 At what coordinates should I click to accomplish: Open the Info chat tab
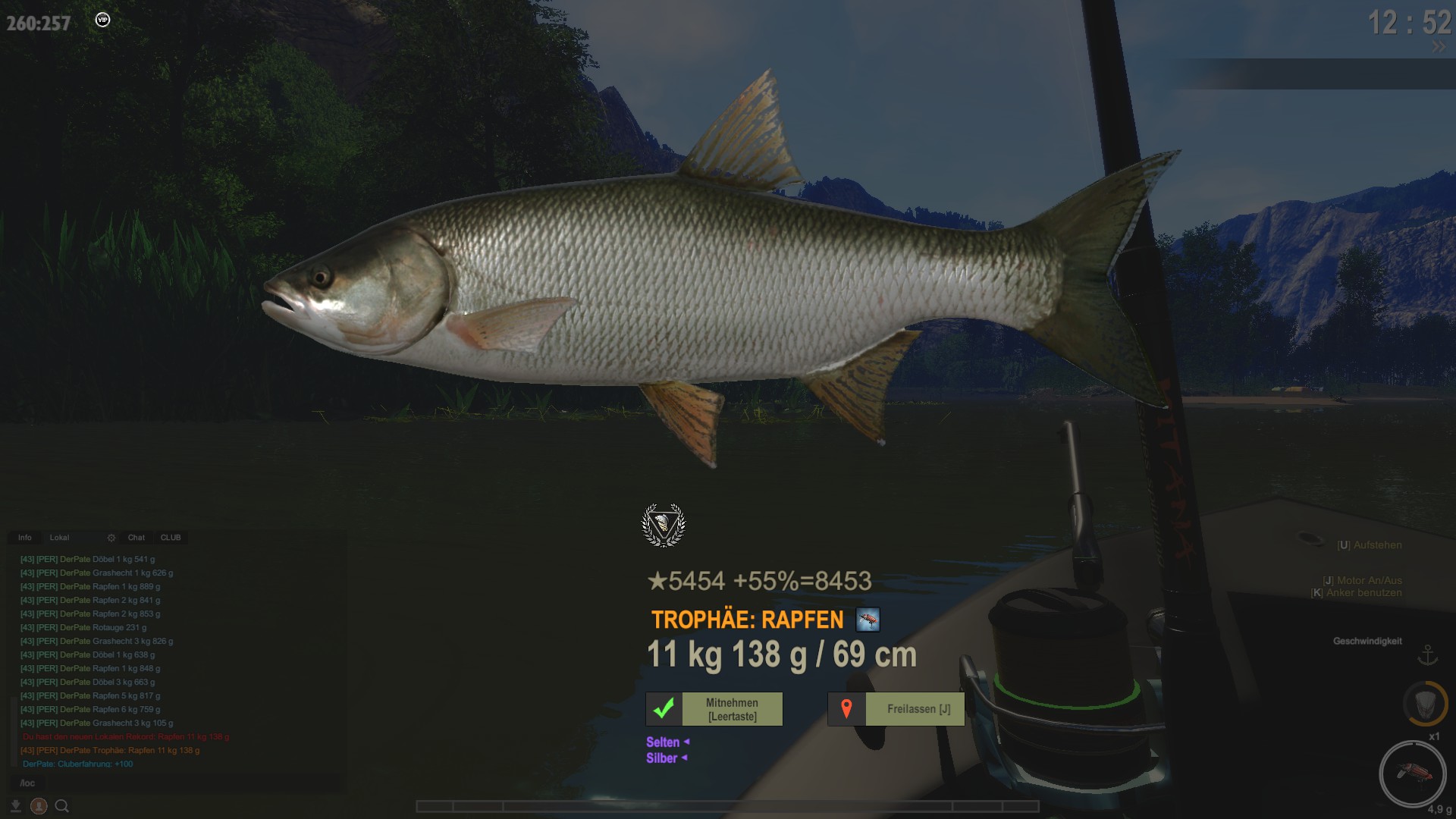point(25,538)
